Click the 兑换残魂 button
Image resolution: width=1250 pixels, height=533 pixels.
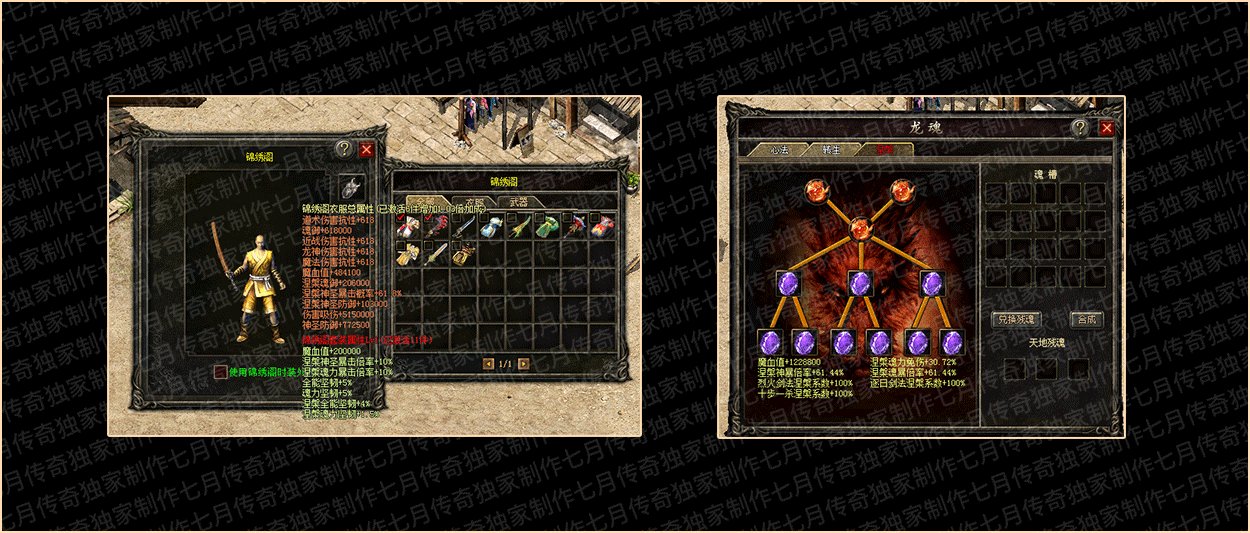[x=1016, y=320]
